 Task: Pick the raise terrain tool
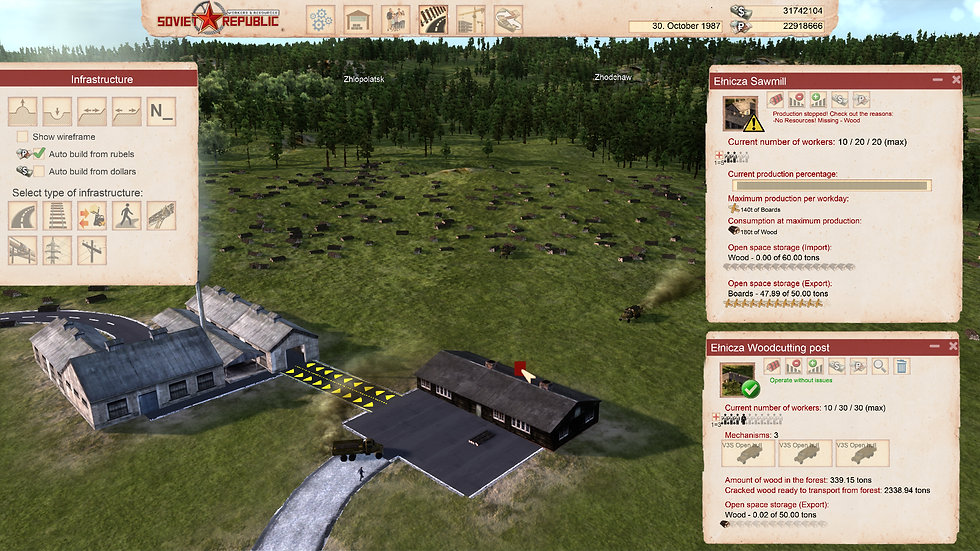pyautogui.click(x=22, y=109)
